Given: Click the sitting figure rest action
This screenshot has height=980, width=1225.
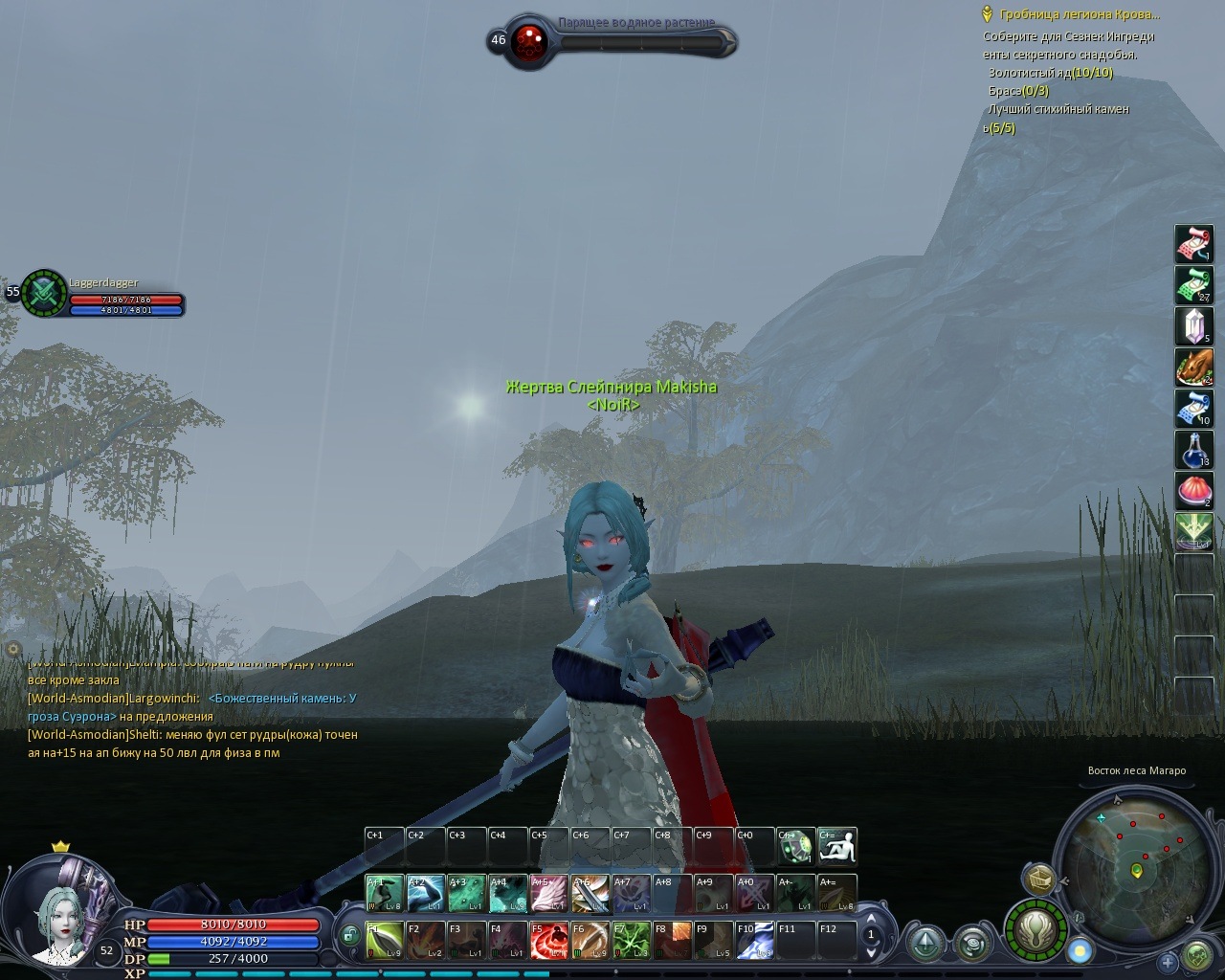Looking at the screenshot, I should pos(837,846).
